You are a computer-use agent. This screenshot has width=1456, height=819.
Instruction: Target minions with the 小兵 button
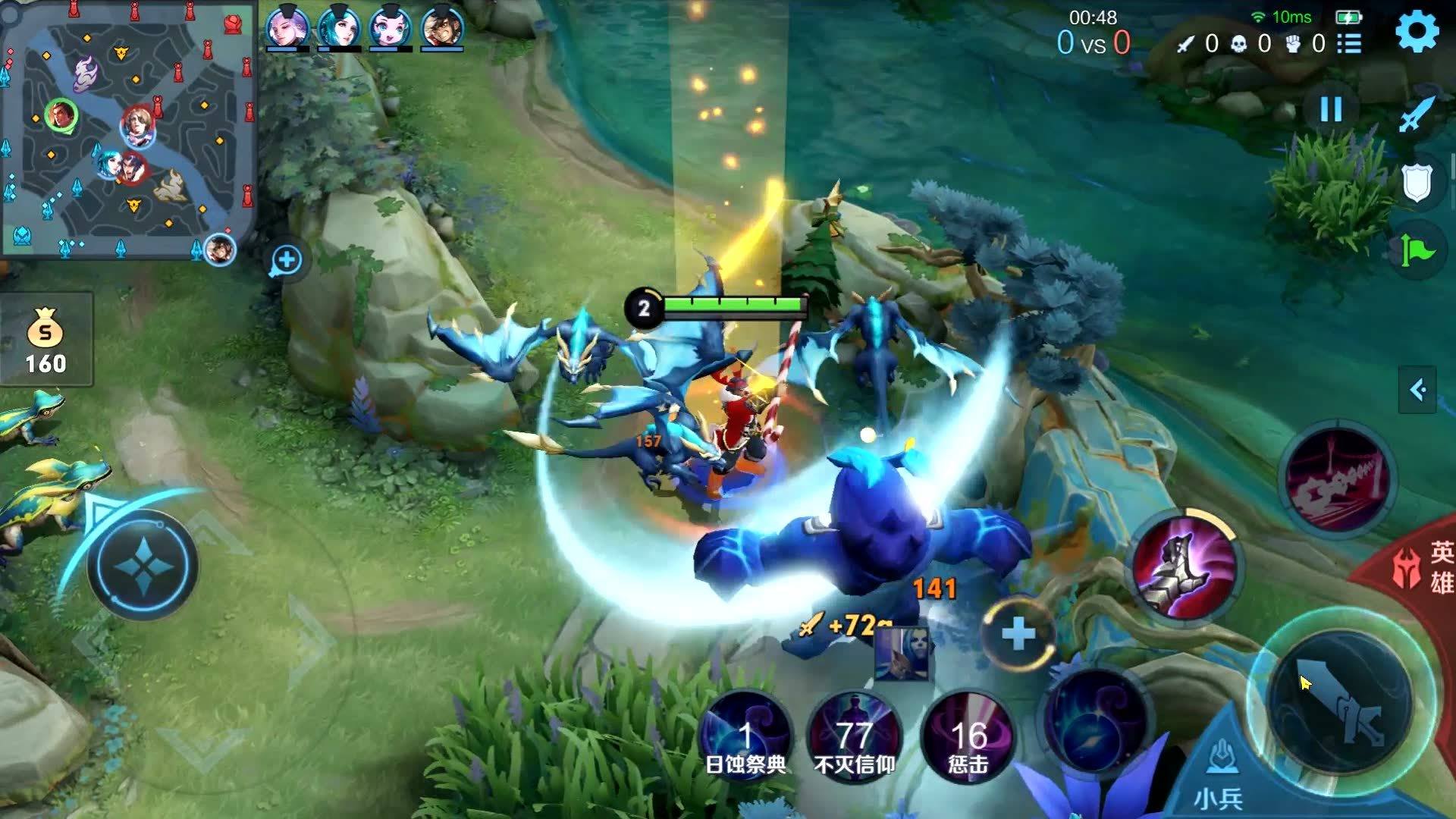(1219, 781)
